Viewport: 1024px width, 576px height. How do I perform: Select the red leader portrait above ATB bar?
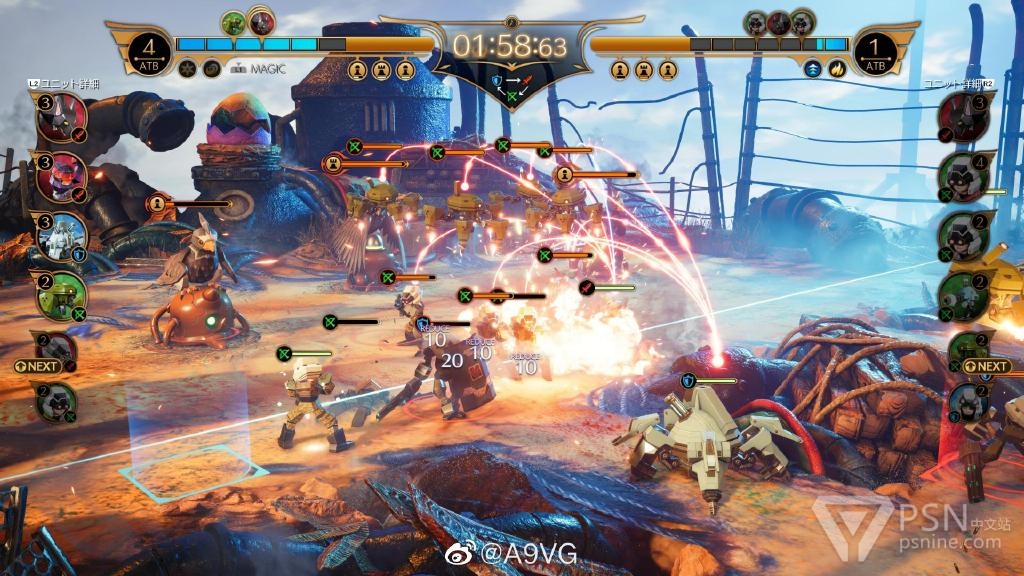click(x=262, y=22)
